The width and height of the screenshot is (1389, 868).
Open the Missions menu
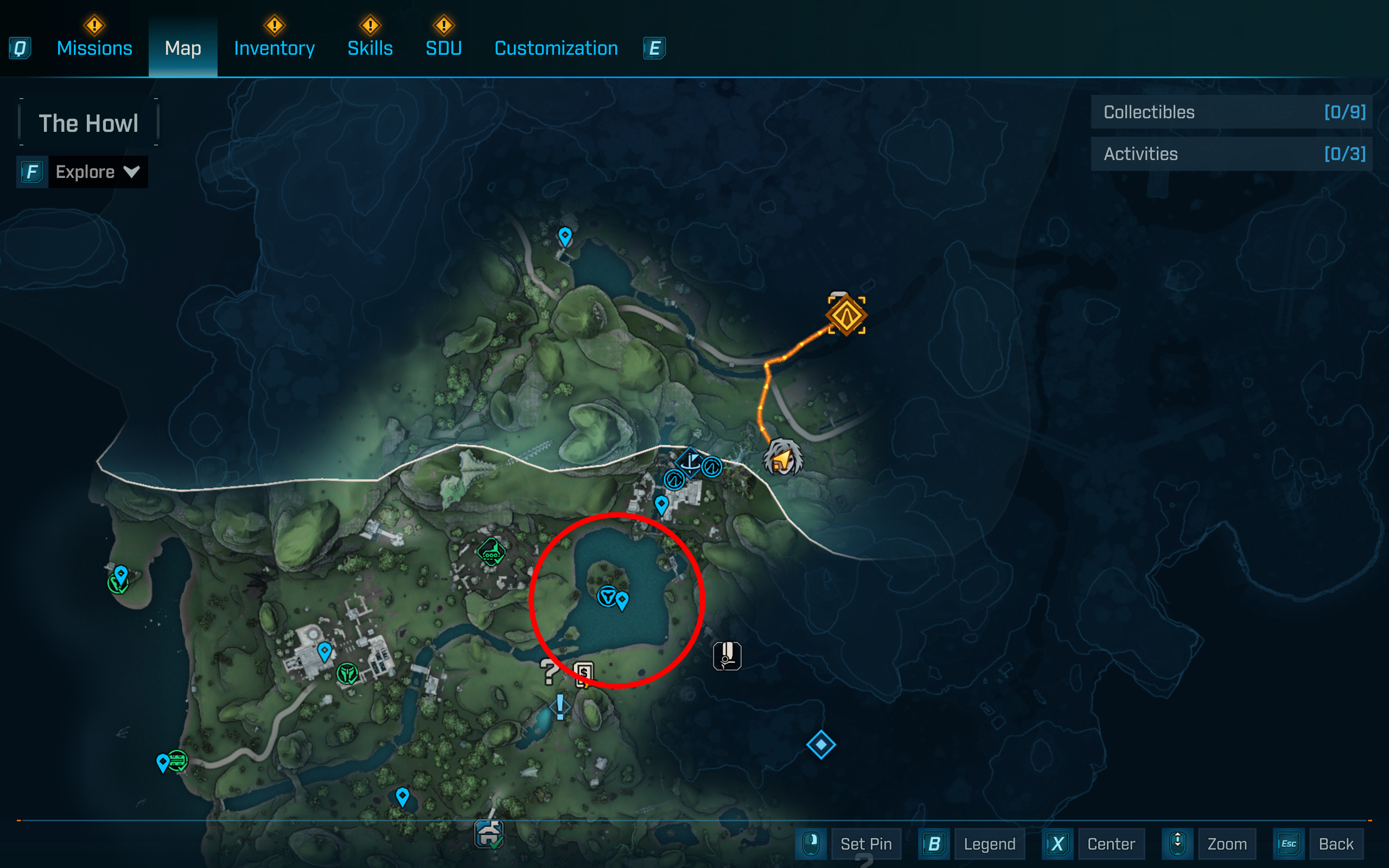pos(94,48)
